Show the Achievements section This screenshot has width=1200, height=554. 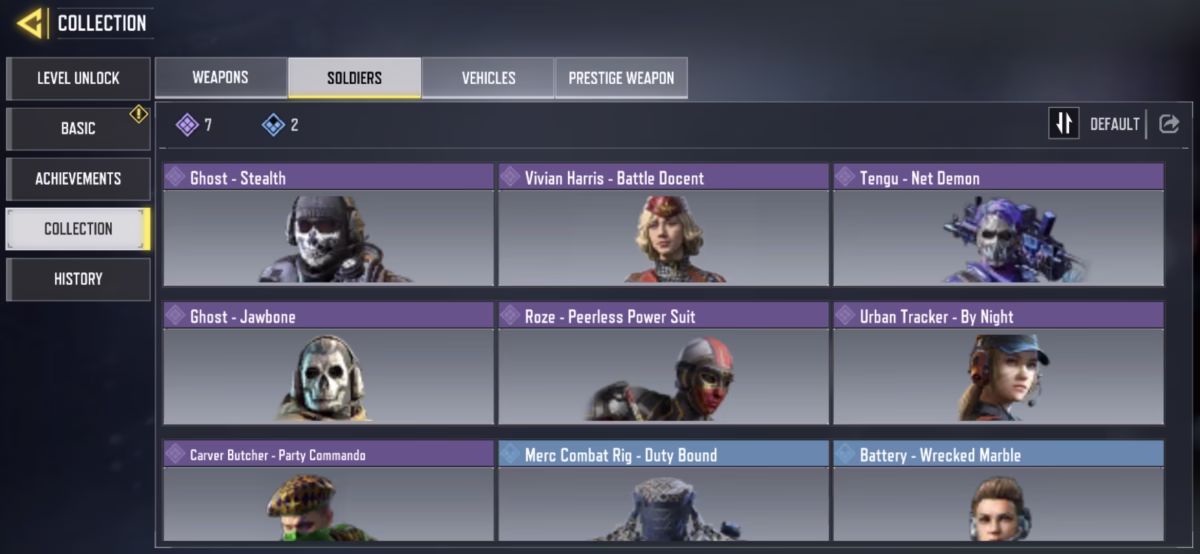(x=78, y=178)
